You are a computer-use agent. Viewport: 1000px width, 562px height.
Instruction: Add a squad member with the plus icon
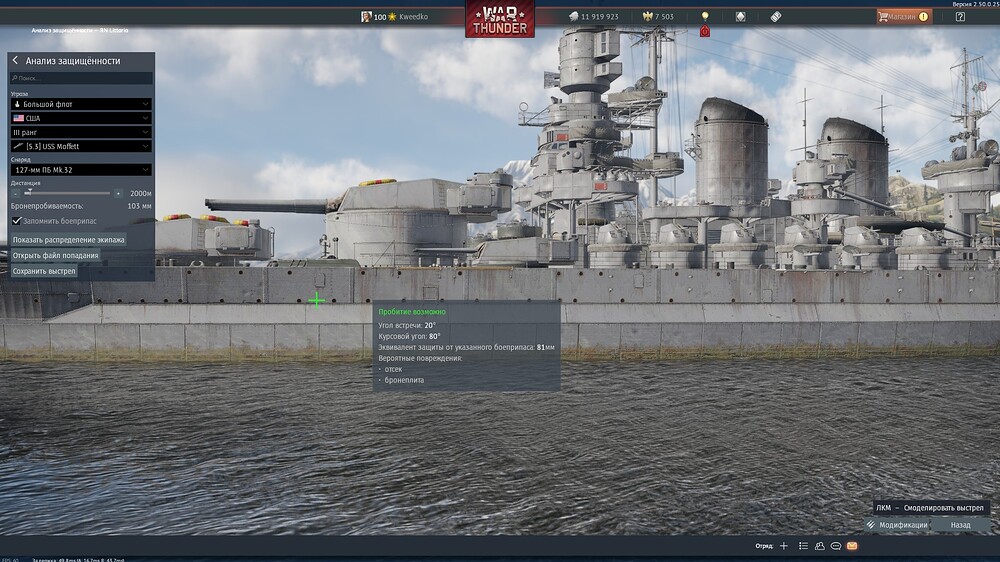coord(784,546)
